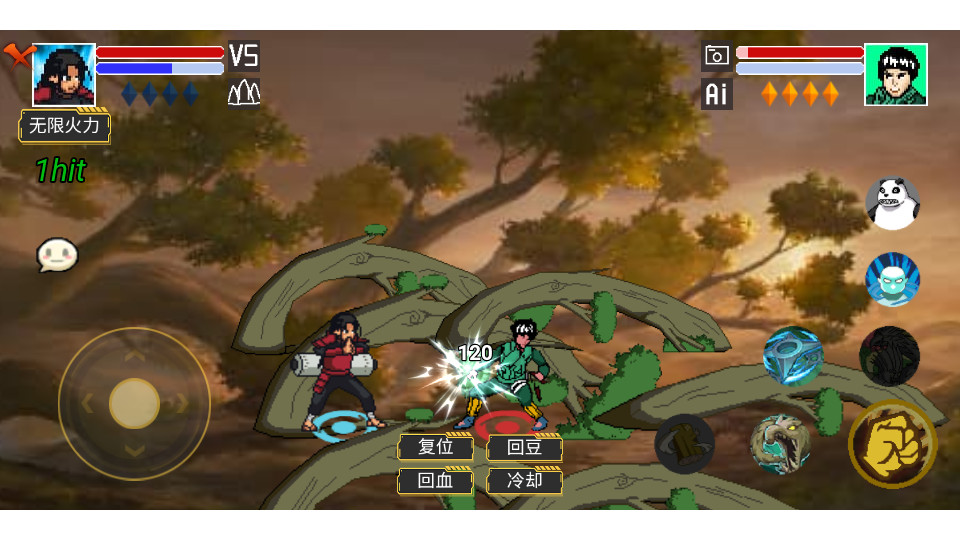
Task: Select the mountain peaks stage icon
Action: pyautogui.click(x=244, y=93)
